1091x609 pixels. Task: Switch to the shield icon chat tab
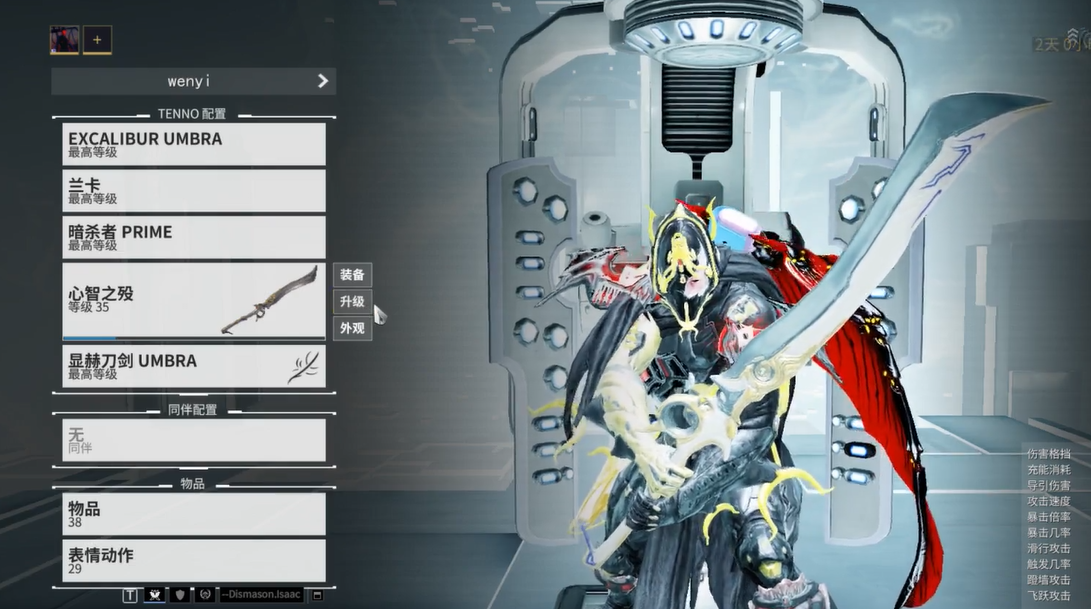[180, 595]
